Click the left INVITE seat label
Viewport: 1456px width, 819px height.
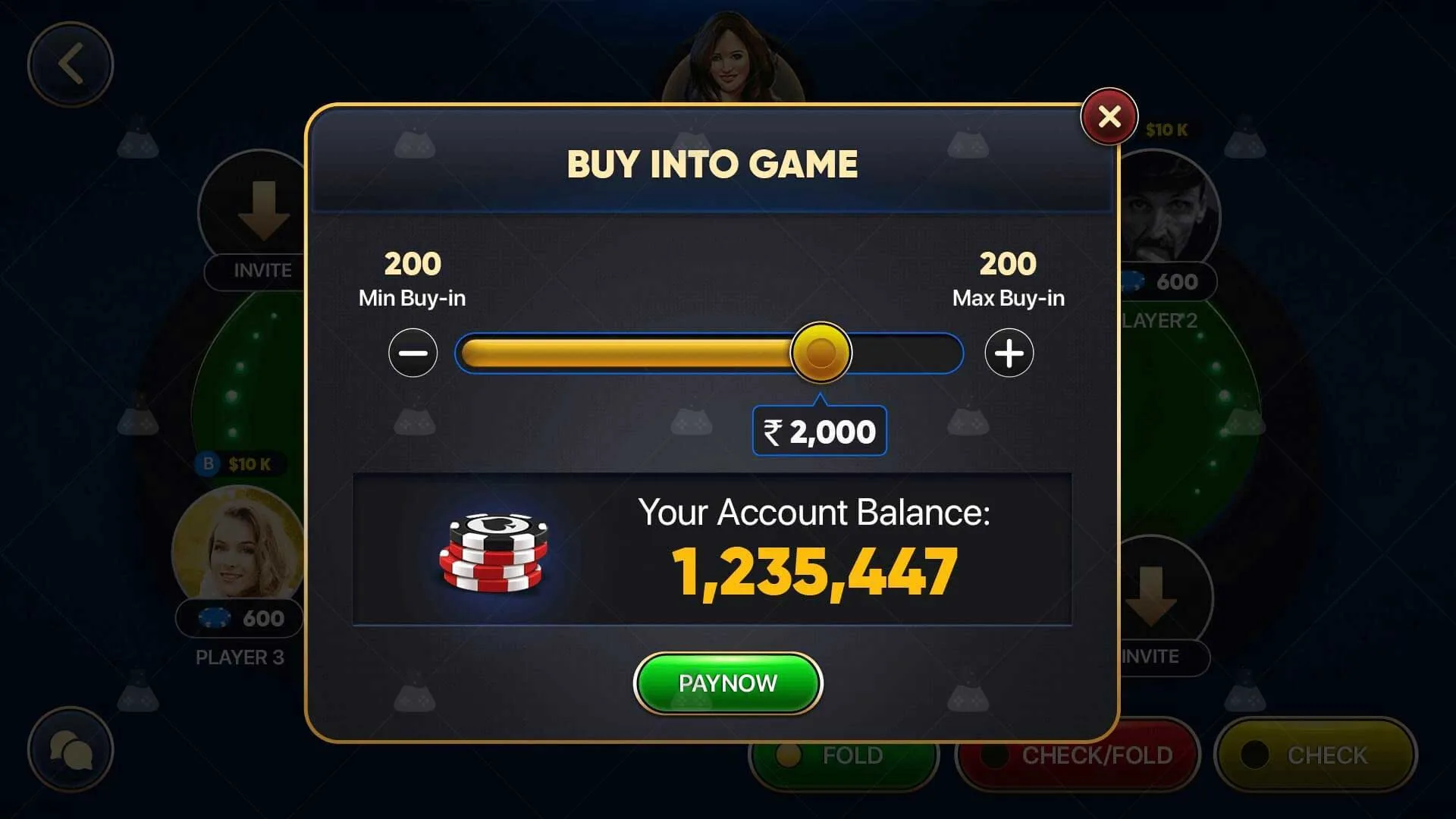coord(261,271)
